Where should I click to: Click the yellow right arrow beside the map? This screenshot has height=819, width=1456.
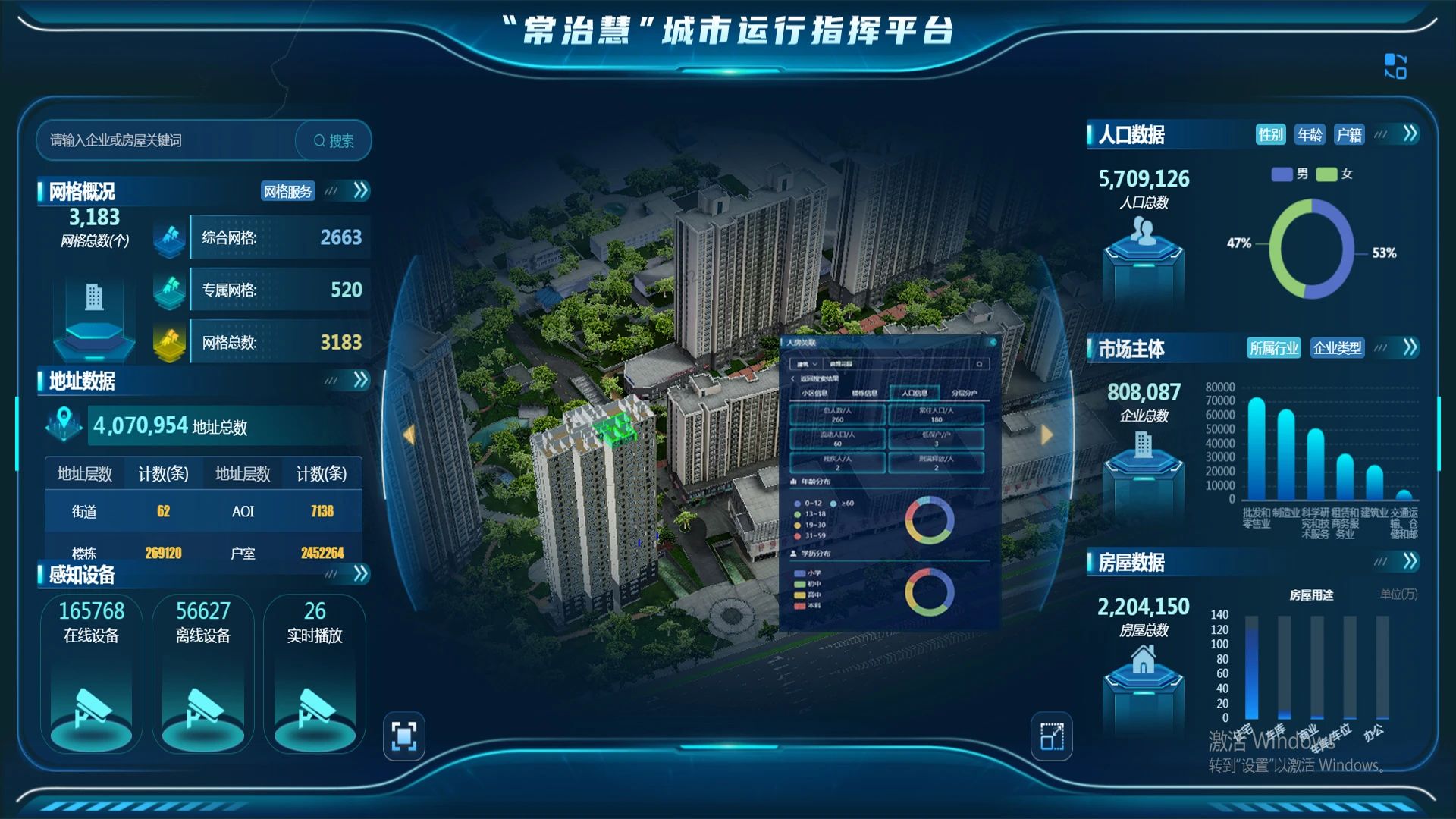pyautogui.click(x=1047, y=435)
